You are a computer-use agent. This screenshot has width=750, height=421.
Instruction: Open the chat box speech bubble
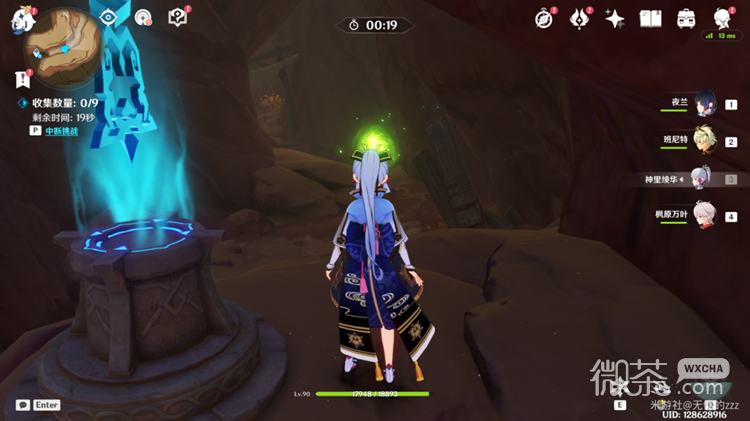(22, 405)
